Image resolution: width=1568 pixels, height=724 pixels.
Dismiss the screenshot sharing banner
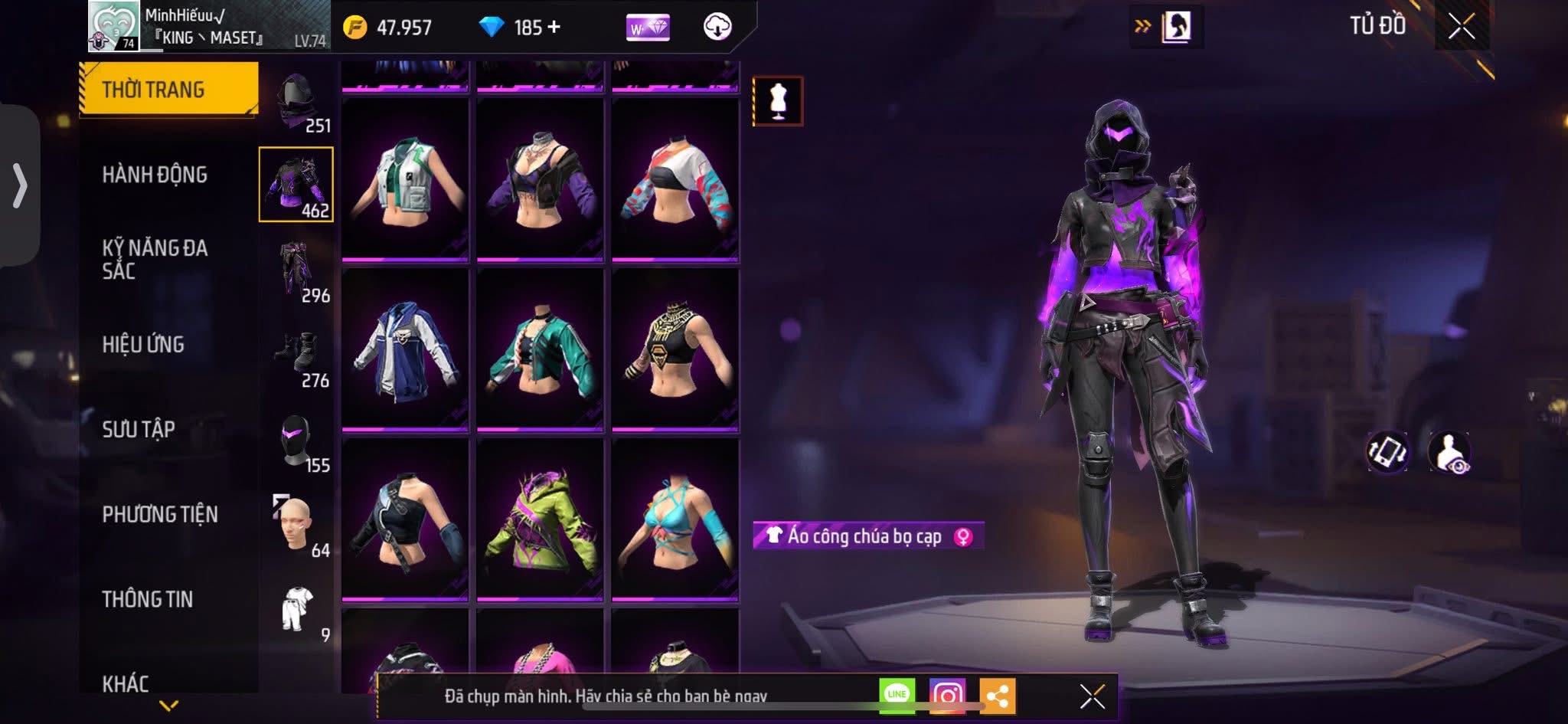click(x=1090, y=695)
